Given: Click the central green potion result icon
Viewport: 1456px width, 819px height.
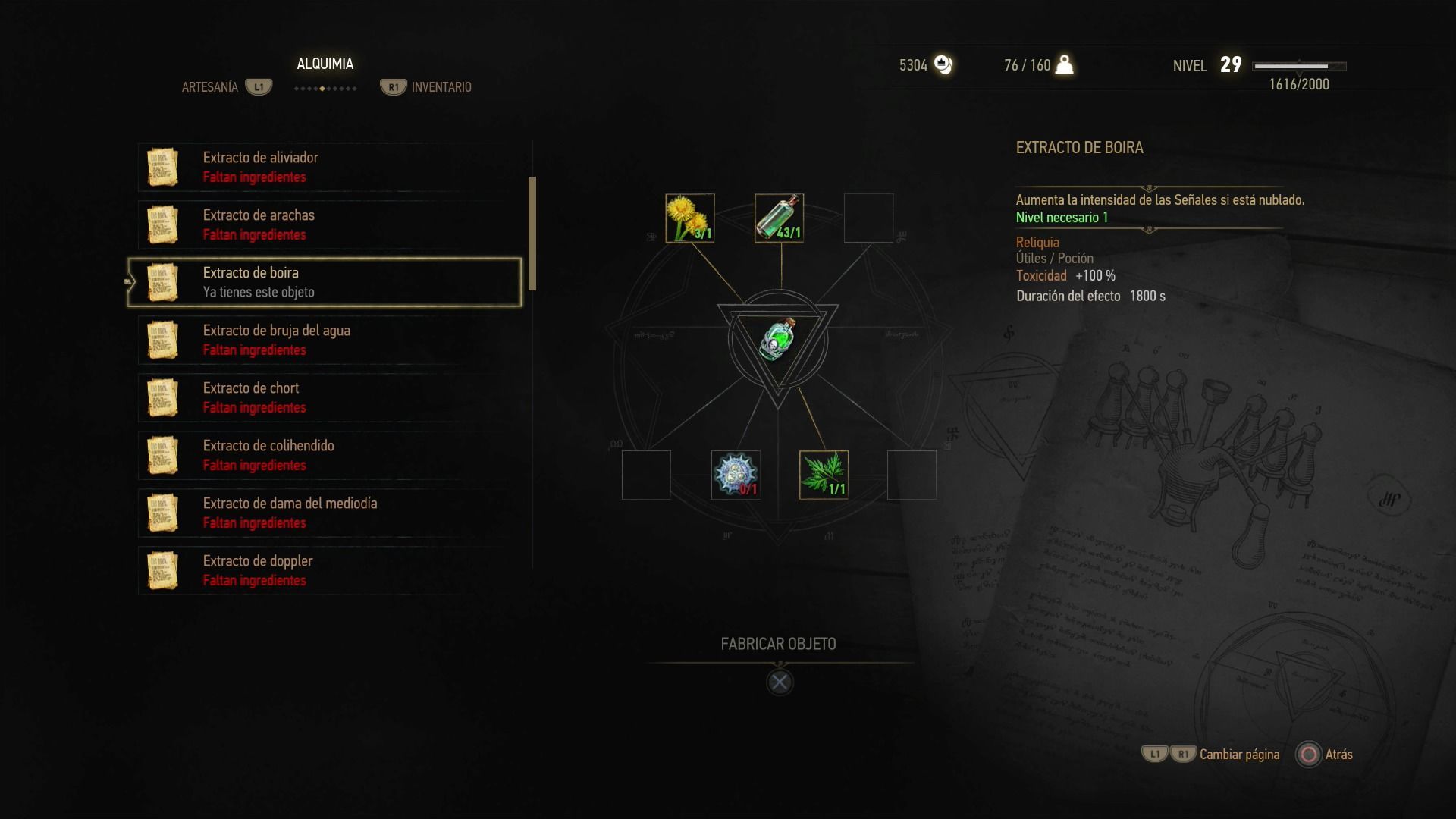Looking at the screenshot, I should point(778,340).
